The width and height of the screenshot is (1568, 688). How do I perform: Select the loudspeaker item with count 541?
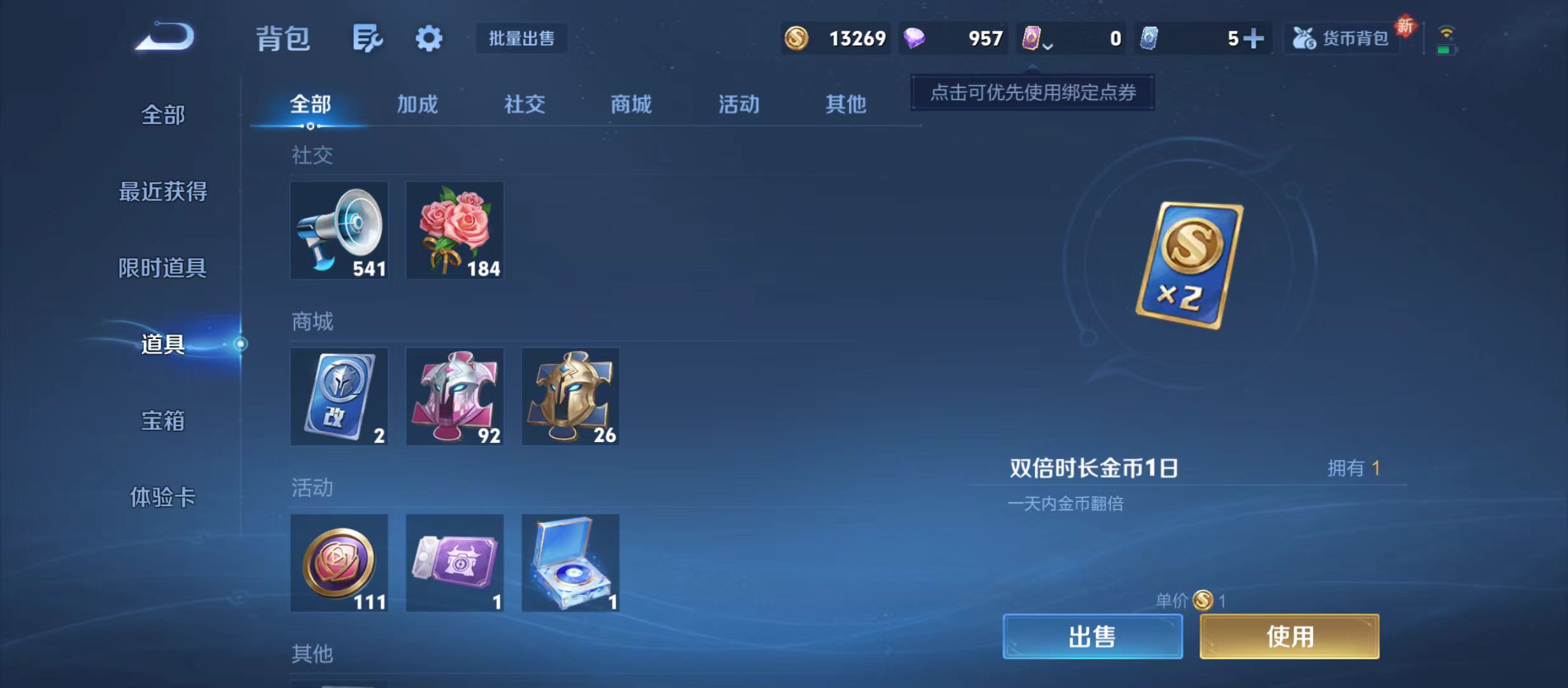click(339, 231)
